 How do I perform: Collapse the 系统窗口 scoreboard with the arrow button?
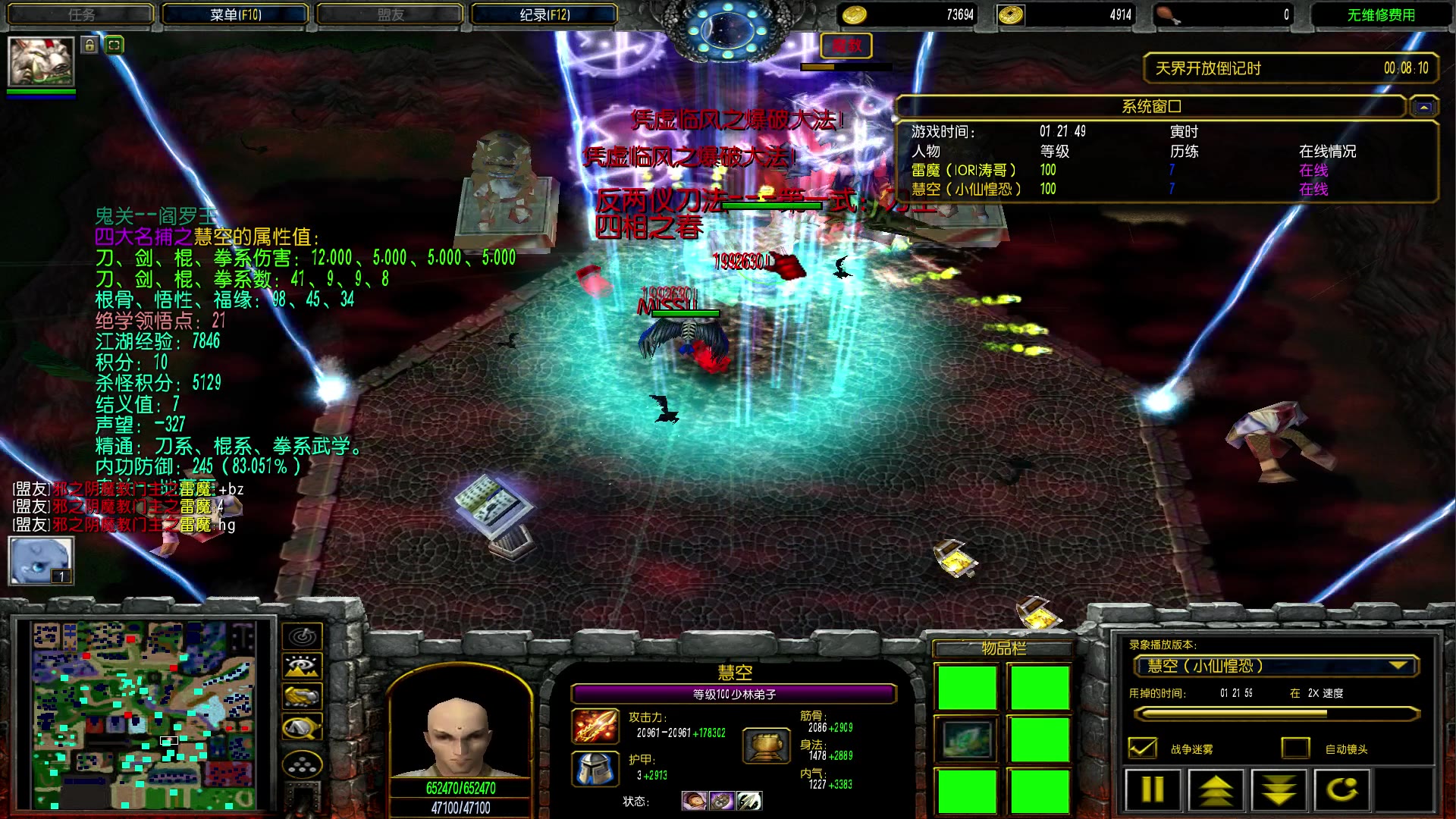click(1423, 107)
